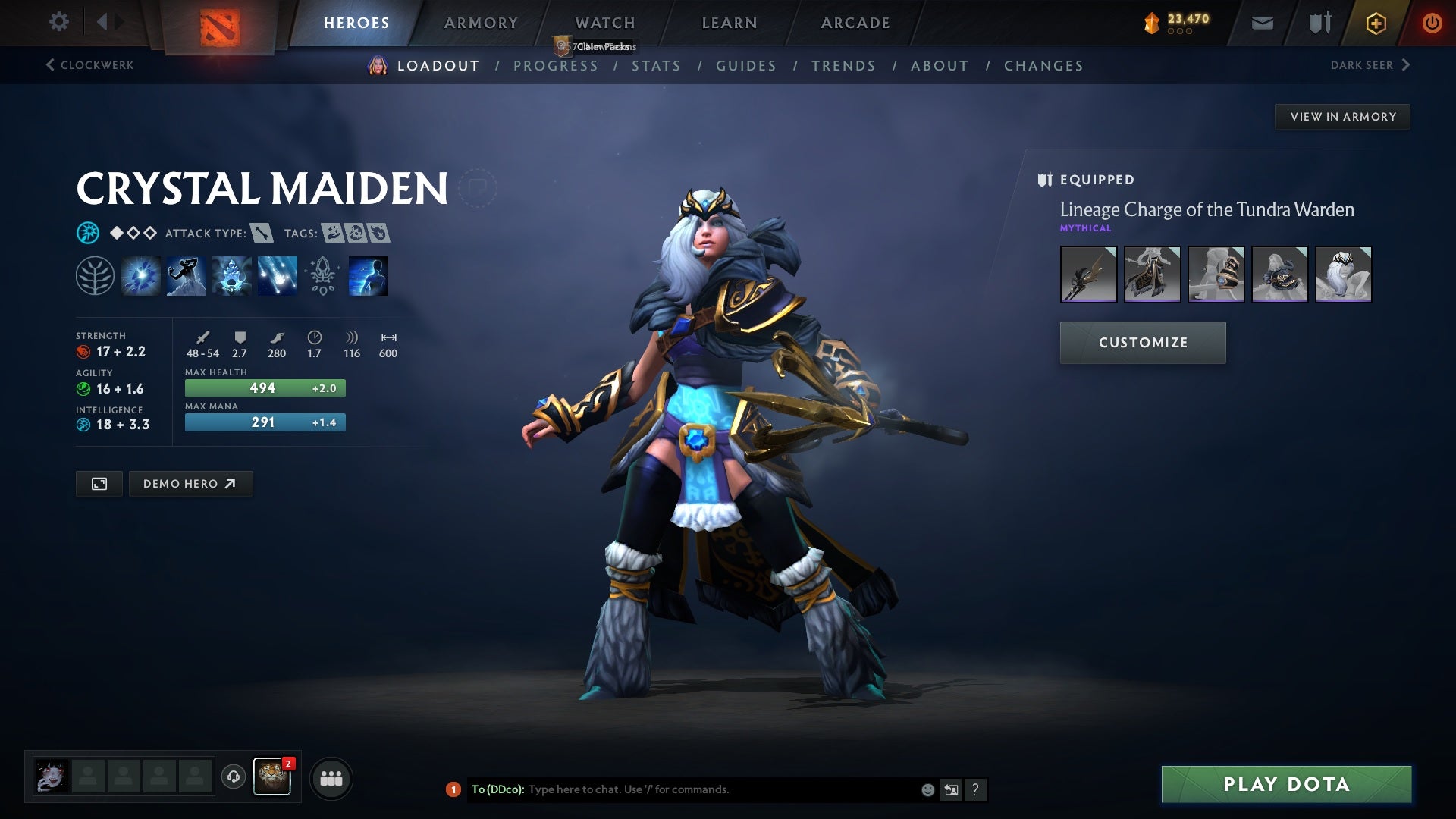Image resolution: width=1456 pixels, height=819 pixels.
Task: Toggle the party voice headset icon
Action: tap(233, 777)
